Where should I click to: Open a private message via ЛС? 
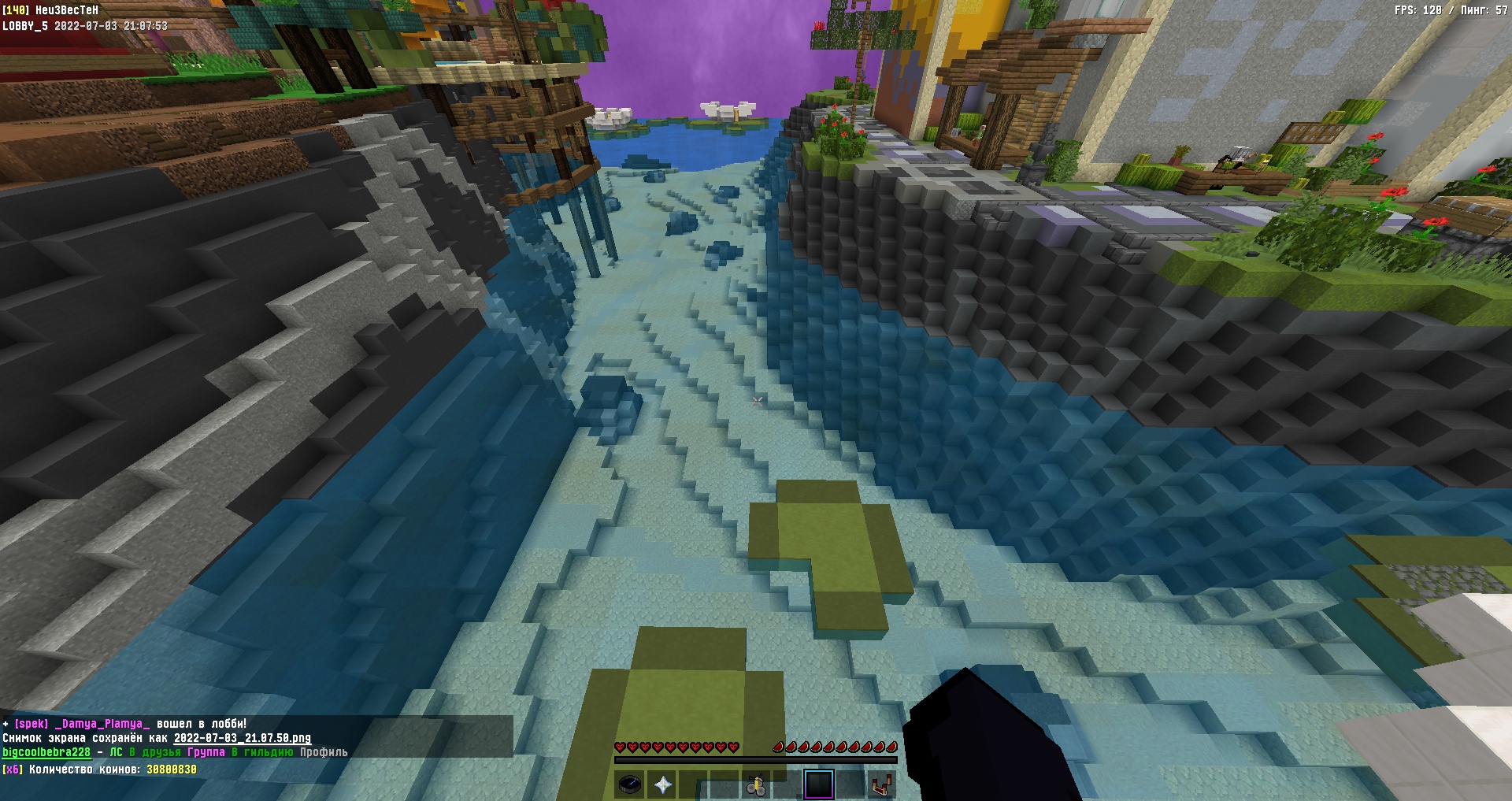116,752
